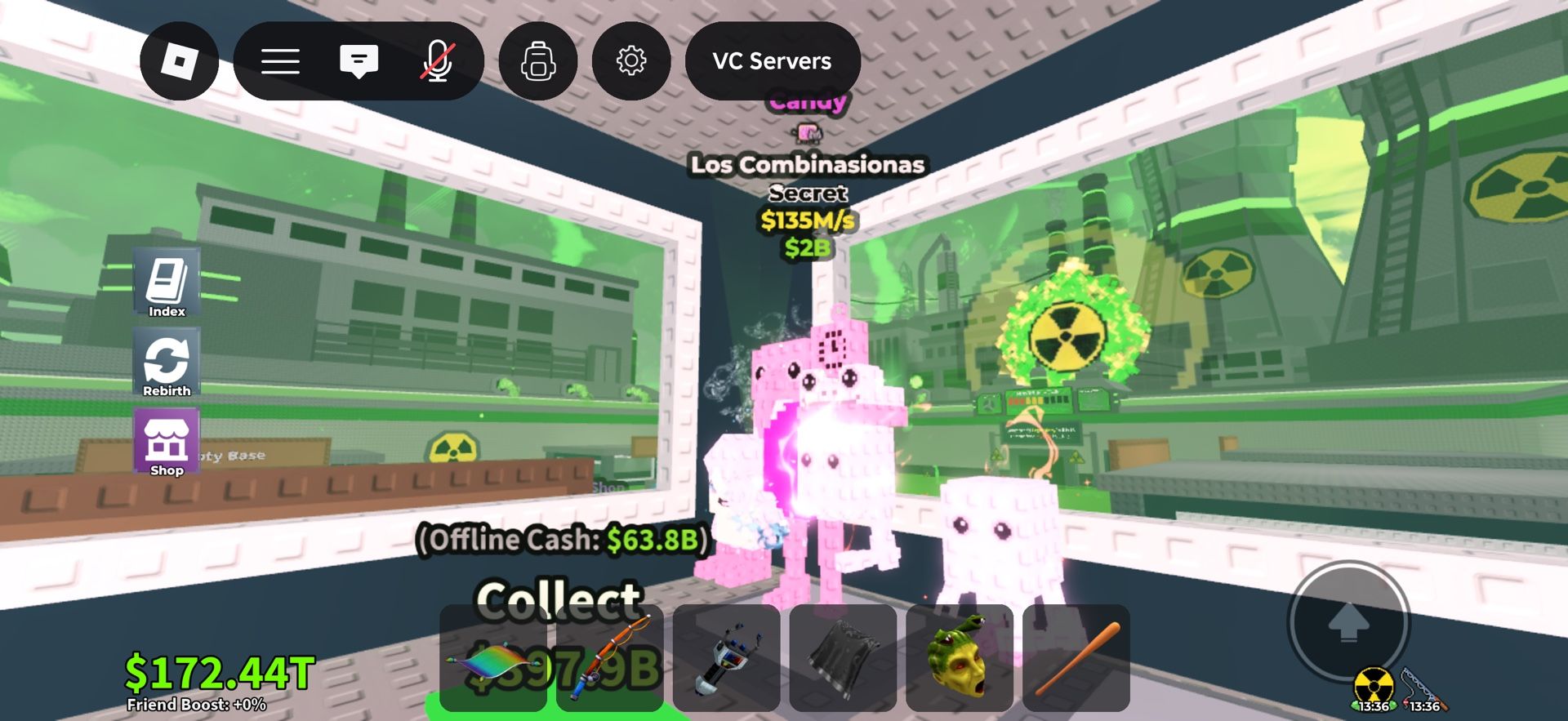The width and height of the screenshot is (1568, 721).
Task: Open the Settings gear menu
Action: [630, 60]
